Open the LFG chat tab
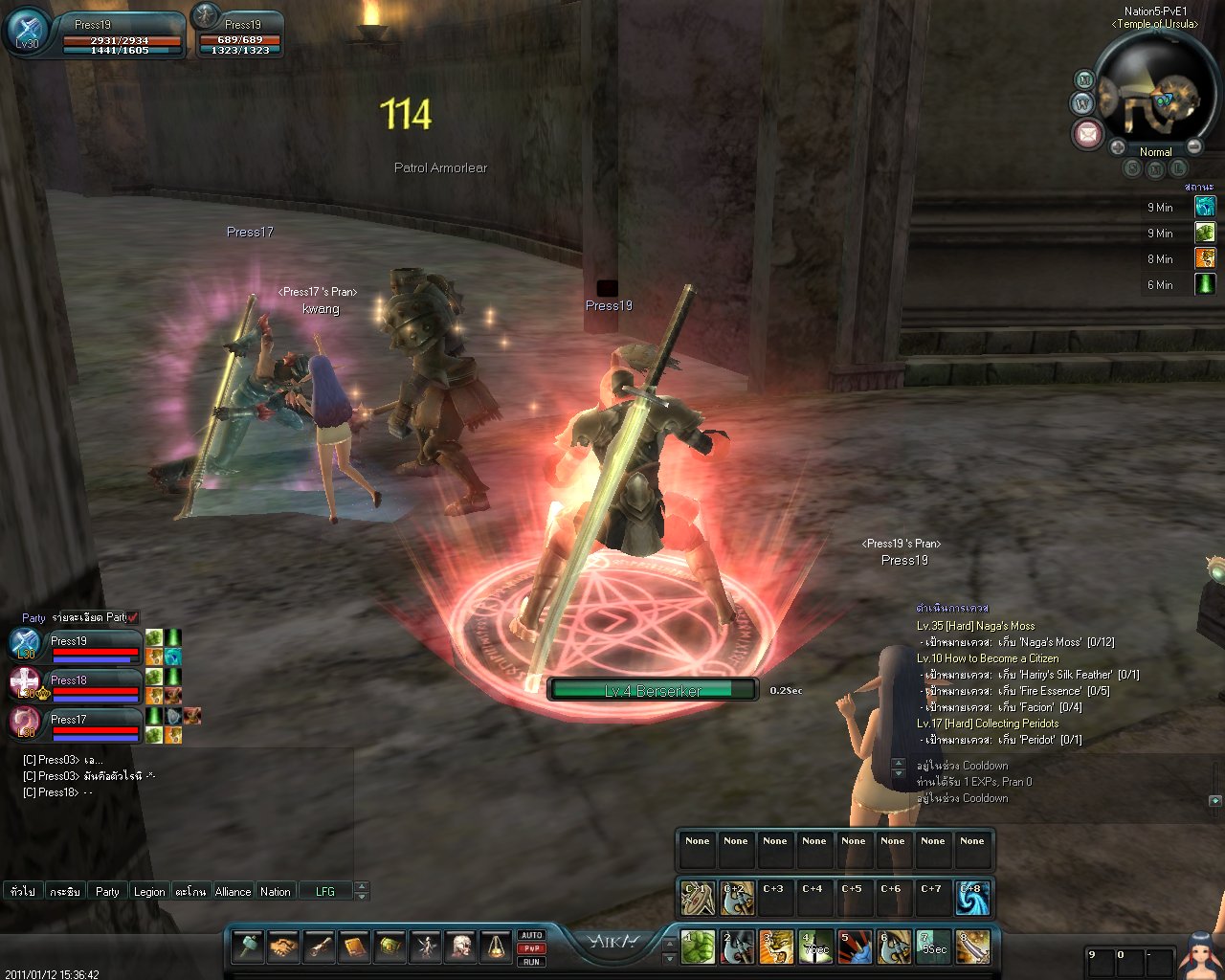The height and width of the screenshot is (980, 1225). coord(325,891)
